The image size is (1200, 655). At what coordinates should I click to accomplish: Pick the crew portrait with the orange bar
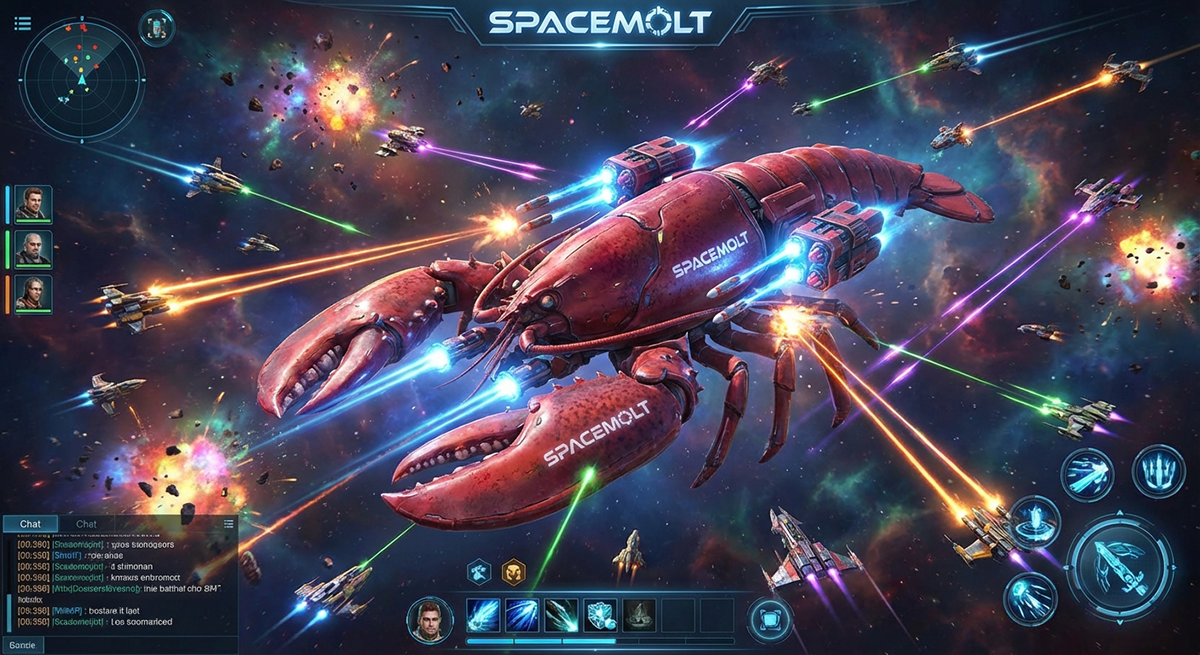tap(34, 294)
